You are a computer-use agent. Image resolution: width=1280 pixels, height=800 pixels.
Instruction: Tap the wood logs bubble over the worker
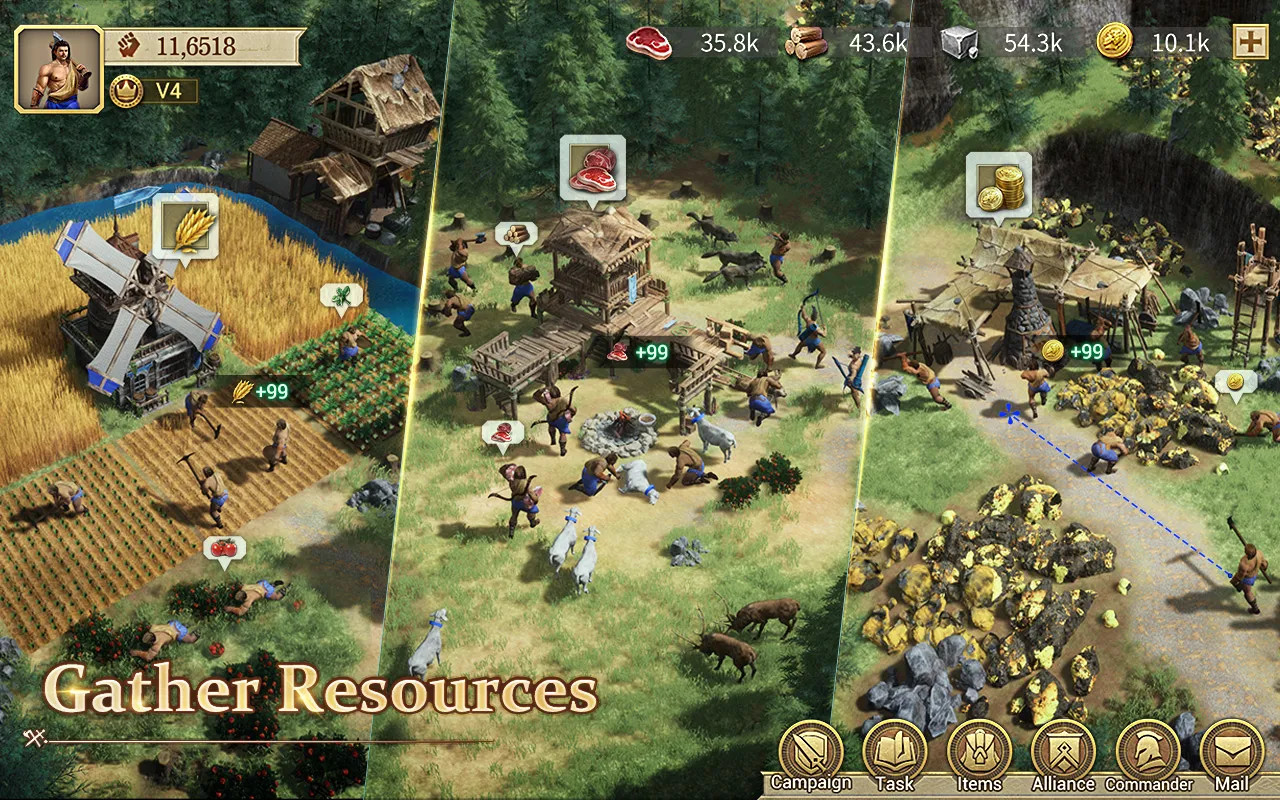(x=516, y=234)
